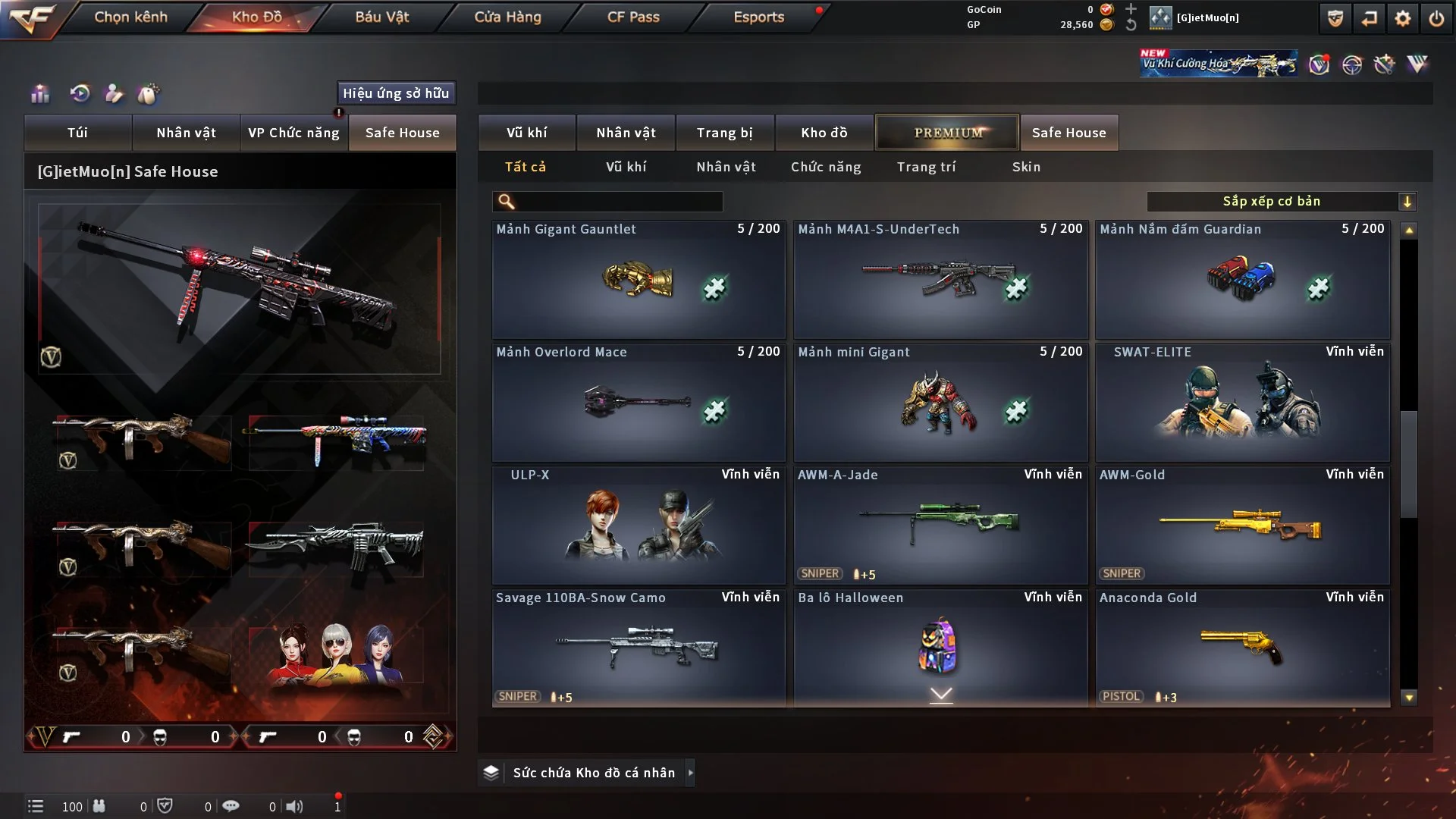
Task: Go to the Báu Vật section
Action: 381,17
